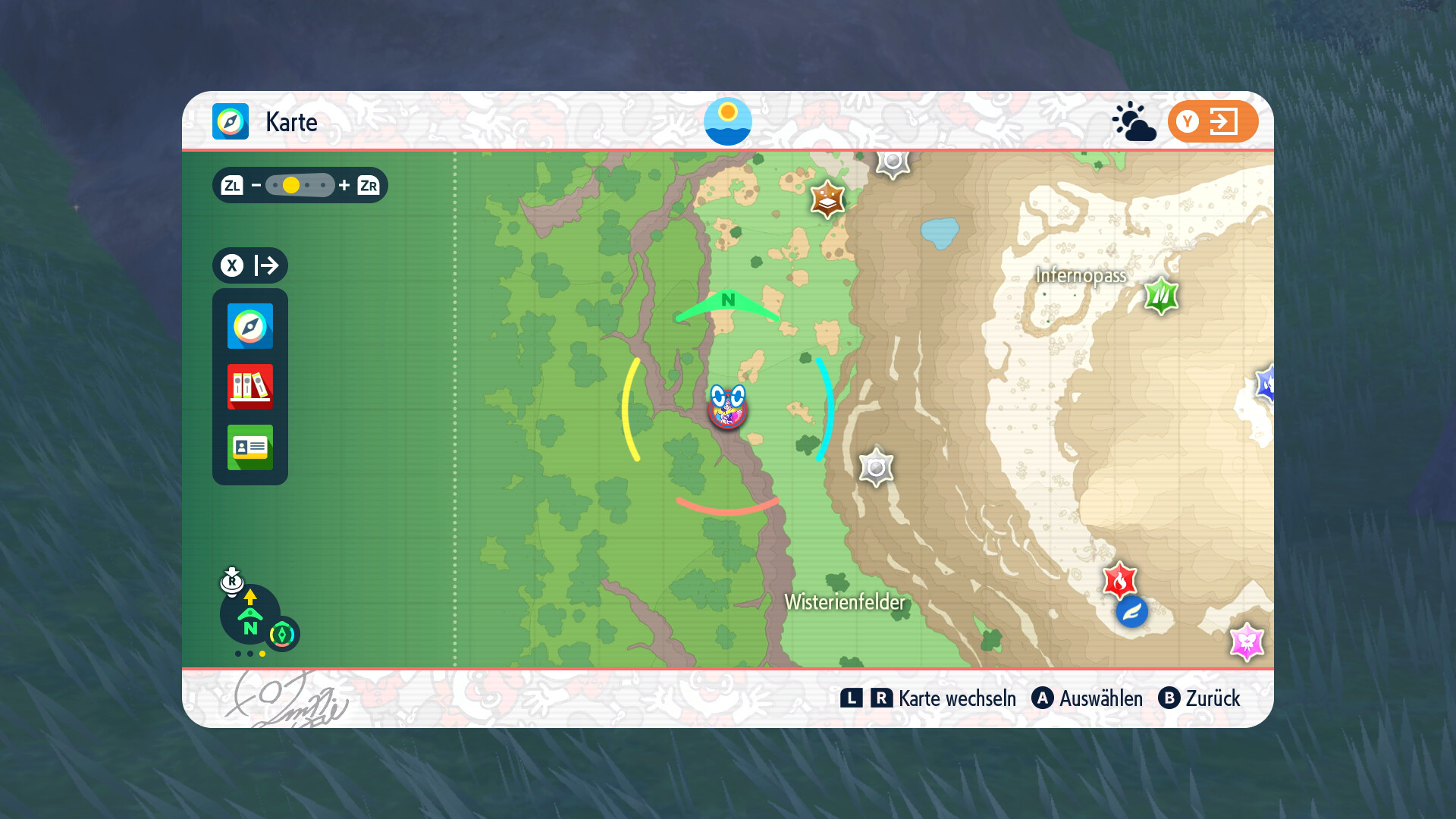Screen dimensions: 1456x819
Task: Select the green grass Tera raid marker
Action: tap(1161, 296)
